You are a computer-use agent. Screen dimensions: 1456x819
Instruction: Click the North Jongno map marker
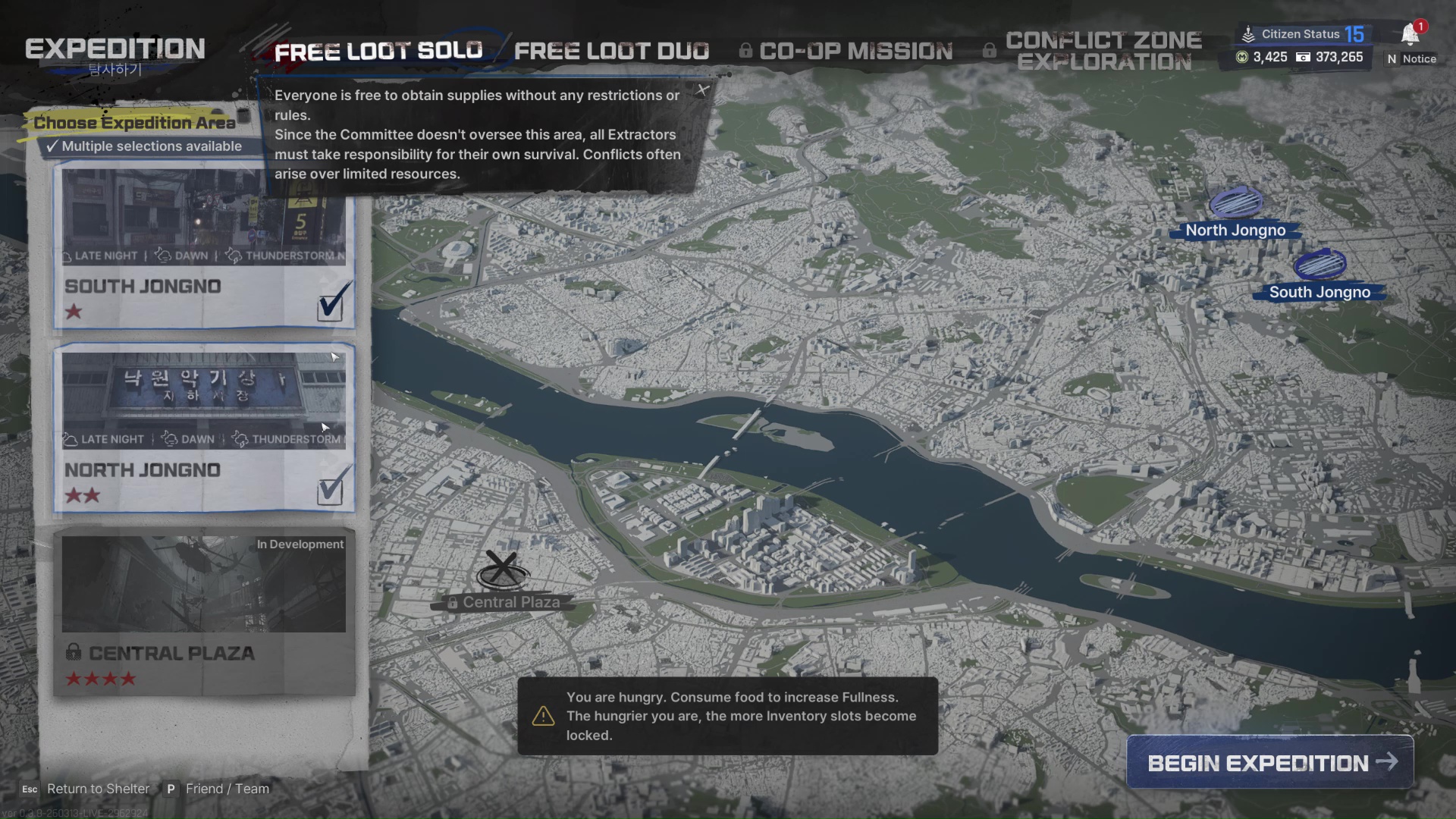[1236, 203]
